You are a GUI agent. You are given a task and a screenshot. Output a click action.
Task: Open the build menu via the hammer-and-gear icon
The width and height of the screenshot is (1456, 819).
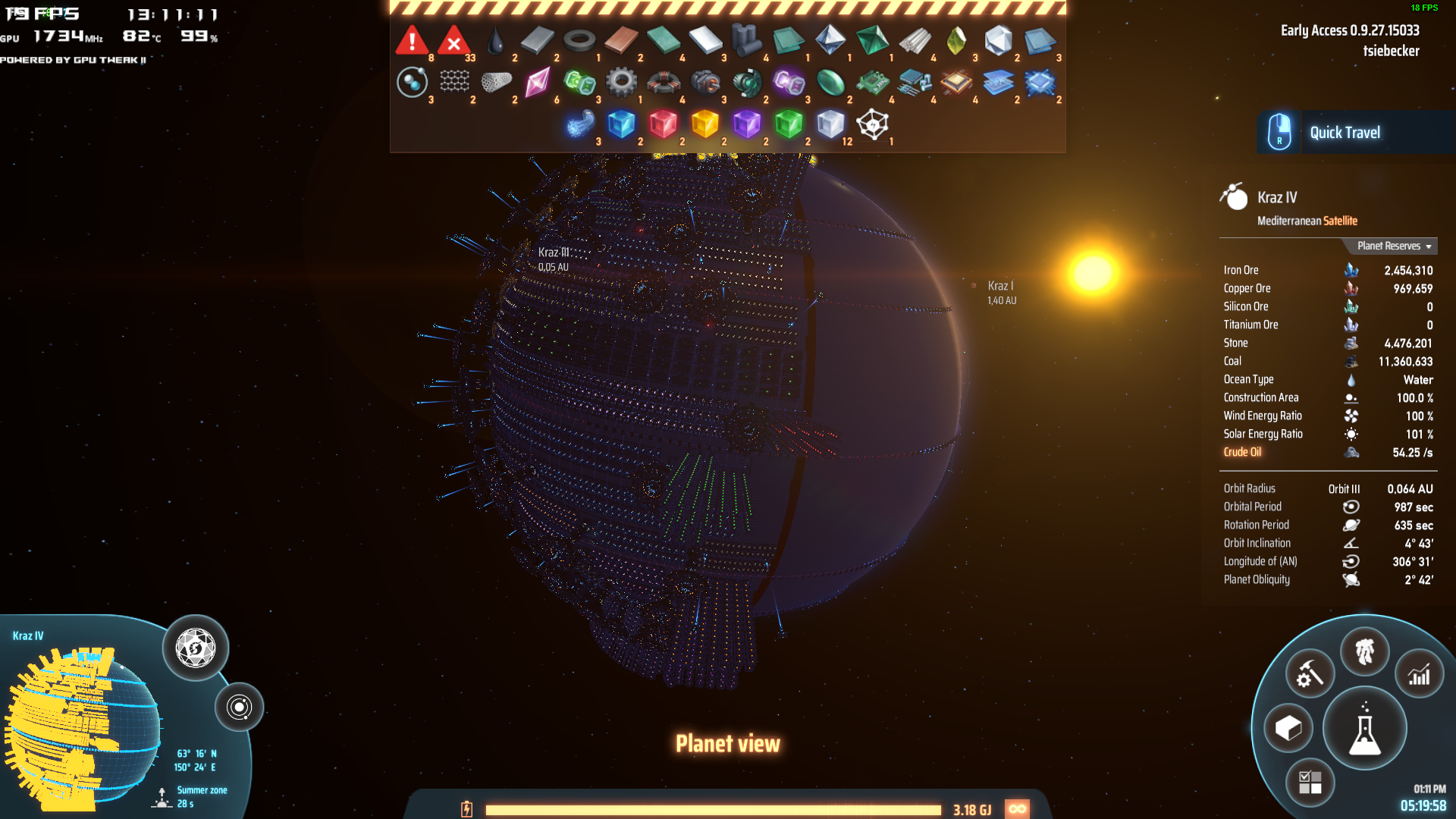point(1310,672)
